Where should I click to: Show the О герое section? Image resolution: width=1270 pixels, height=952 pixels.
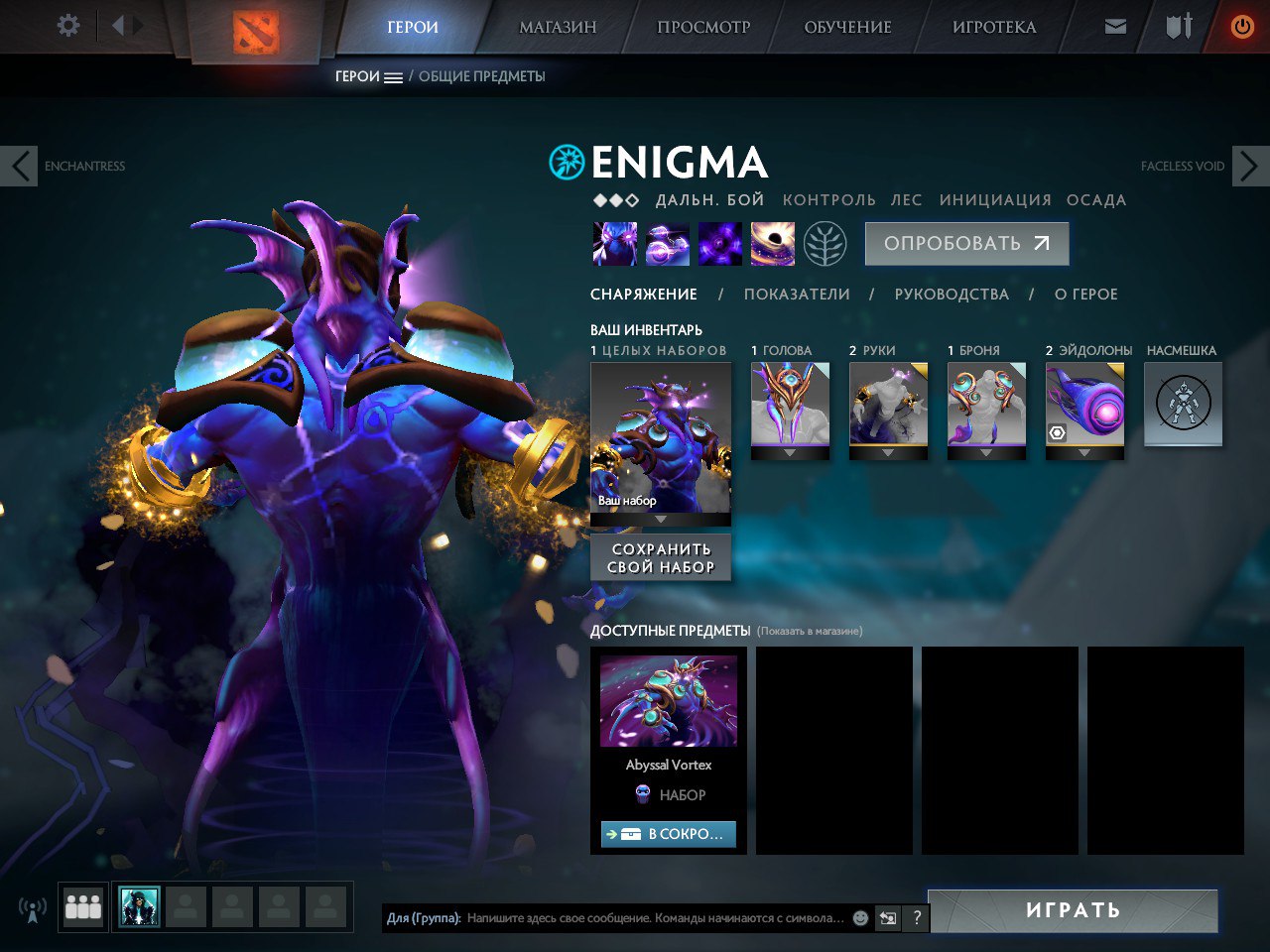point(1085,295)
